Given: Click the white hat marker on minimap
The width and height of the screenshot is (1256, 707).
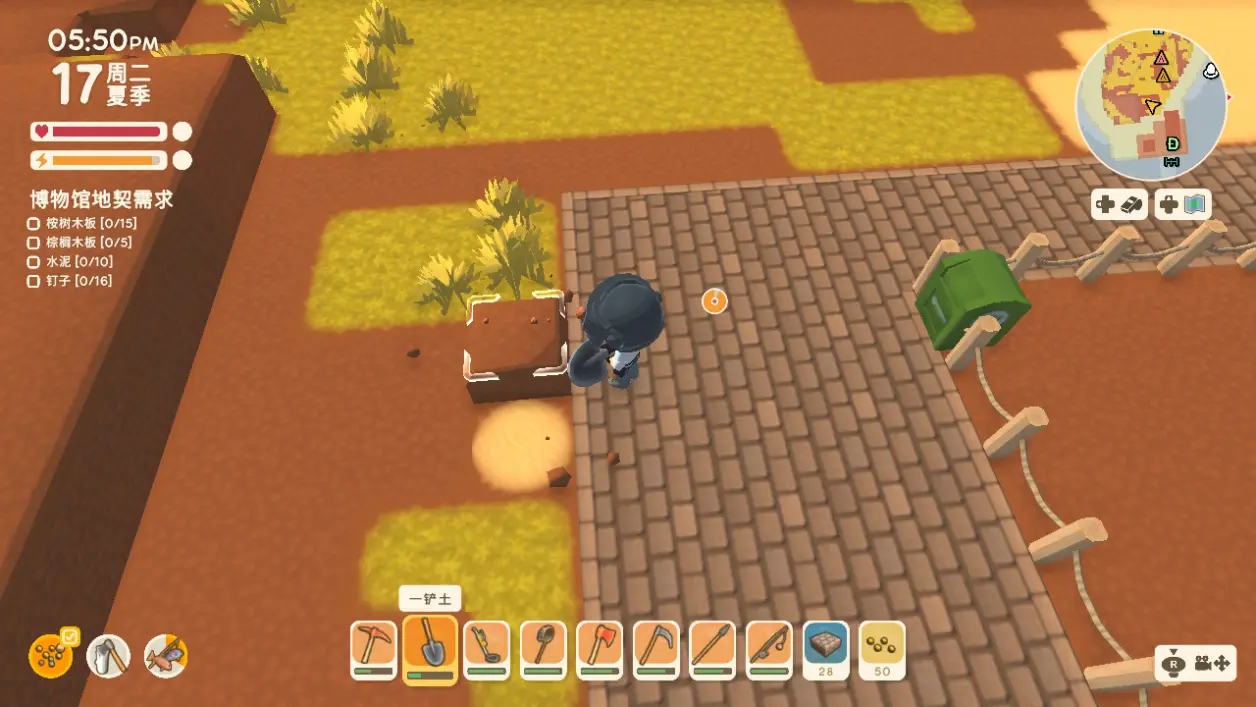Looking at the screenshot, I should point(1211,71).
